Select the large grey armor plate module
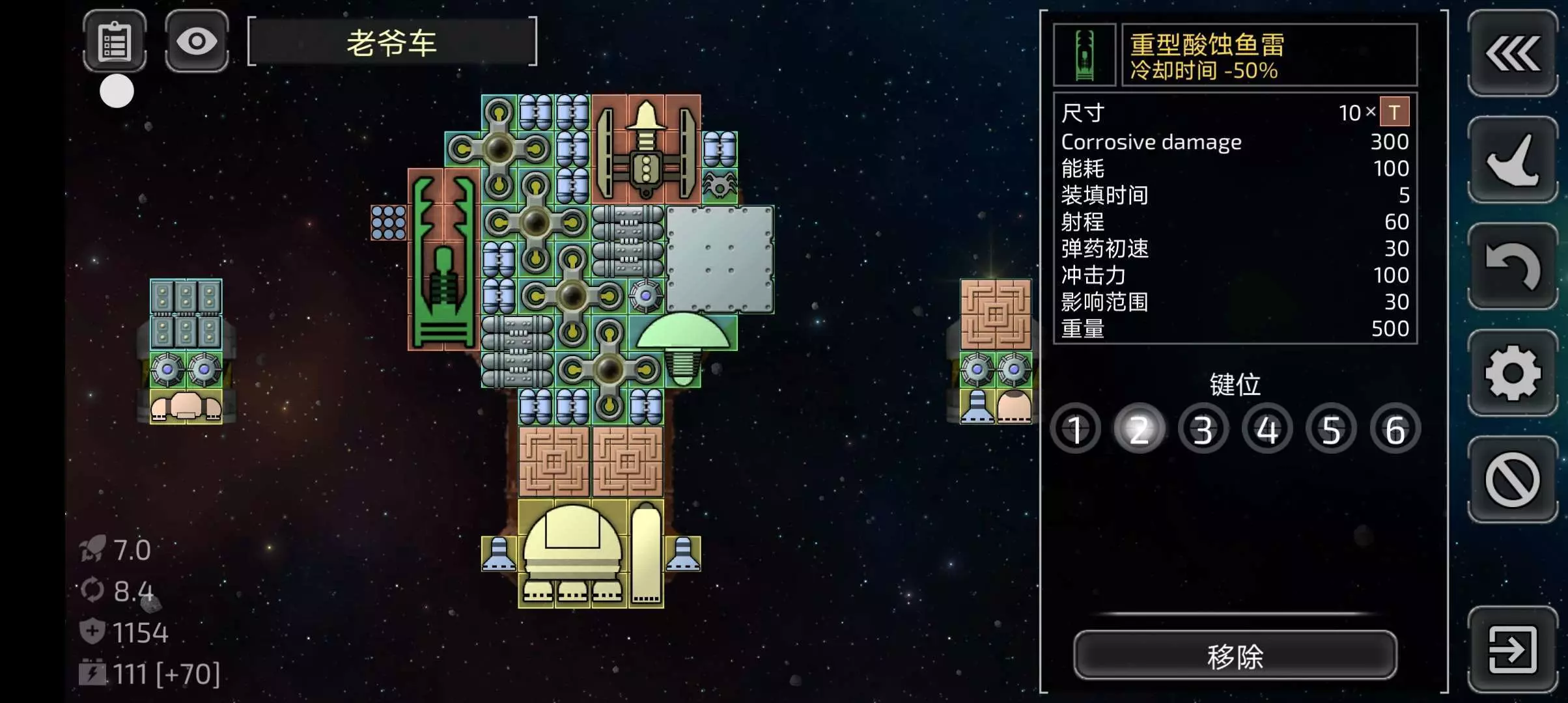The height and width of the screenshot is (703, 1568). [720, 259]
